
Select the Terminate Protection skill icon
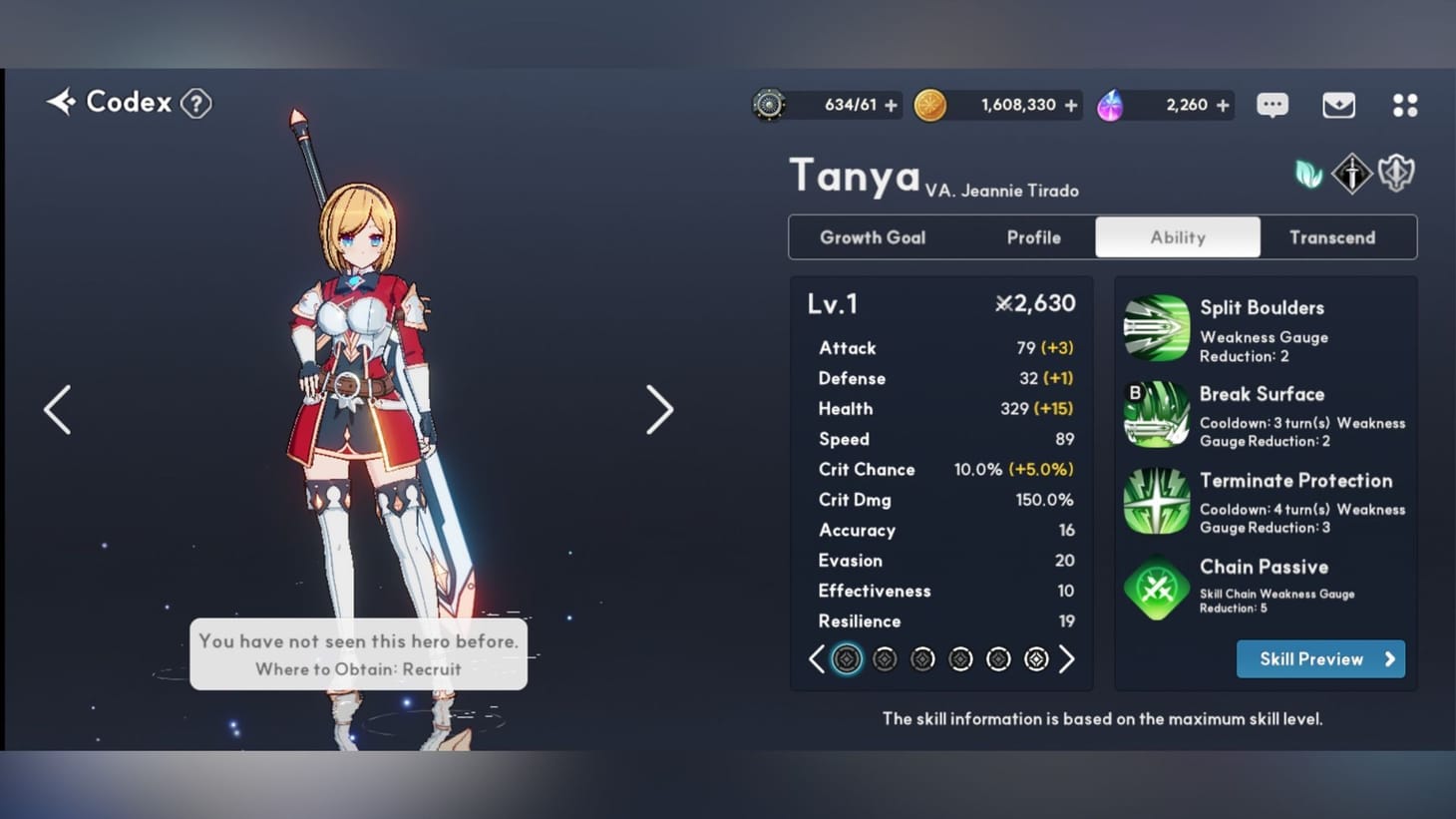(1155, 500)
